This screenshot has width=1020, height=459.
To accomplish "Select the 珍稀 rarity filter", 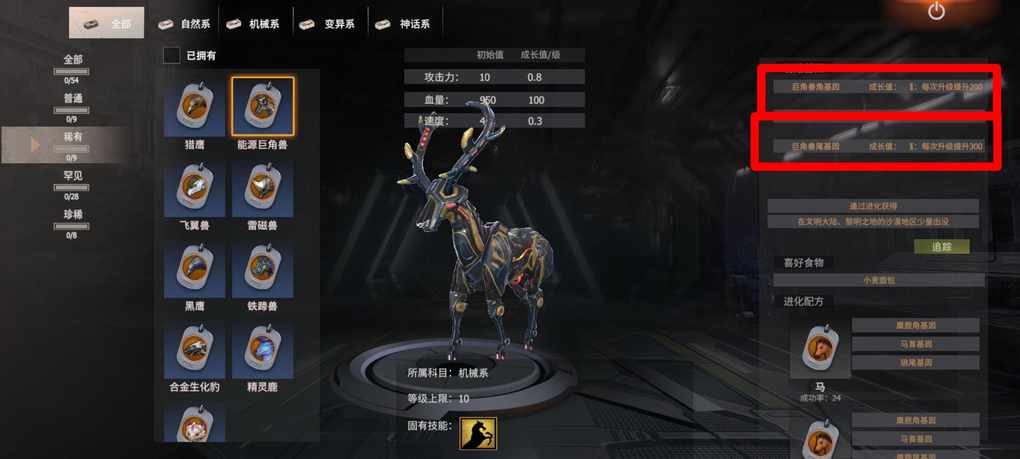I will click(x=73, y=218).
